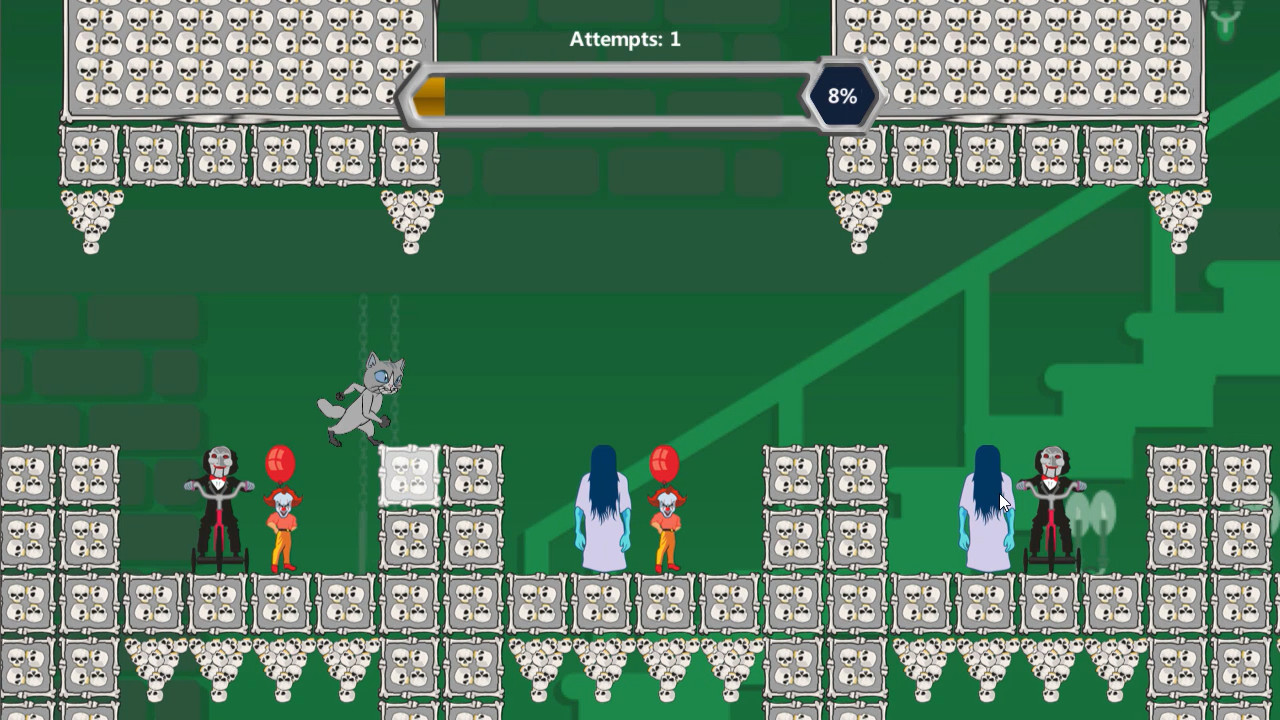This screenshot has width=1280, height=720.
Task: Click the 8% progress badge
Action: click(843, 97)
